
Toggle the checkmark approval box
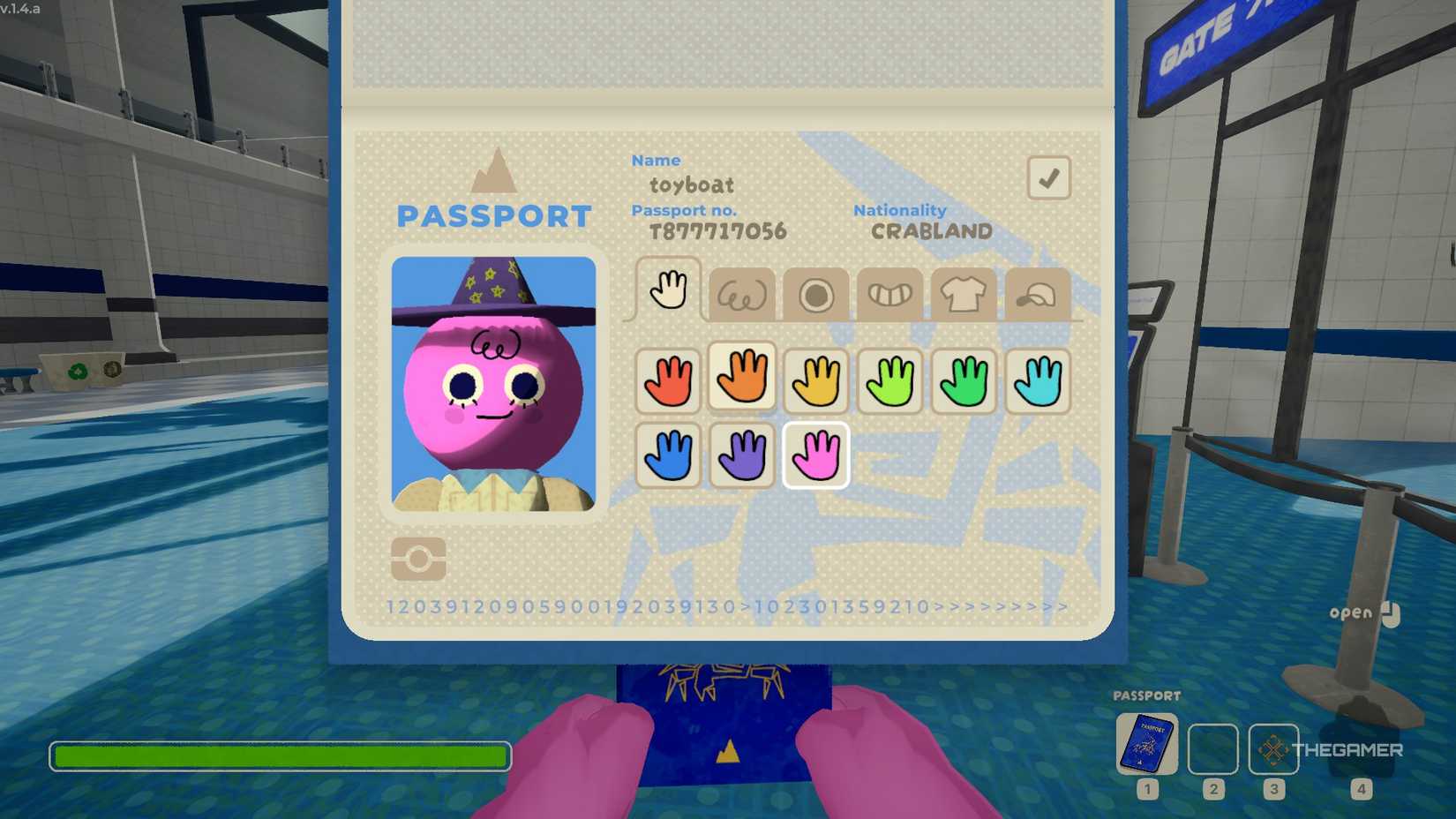pyautogui.click(x=1048, y=177)
